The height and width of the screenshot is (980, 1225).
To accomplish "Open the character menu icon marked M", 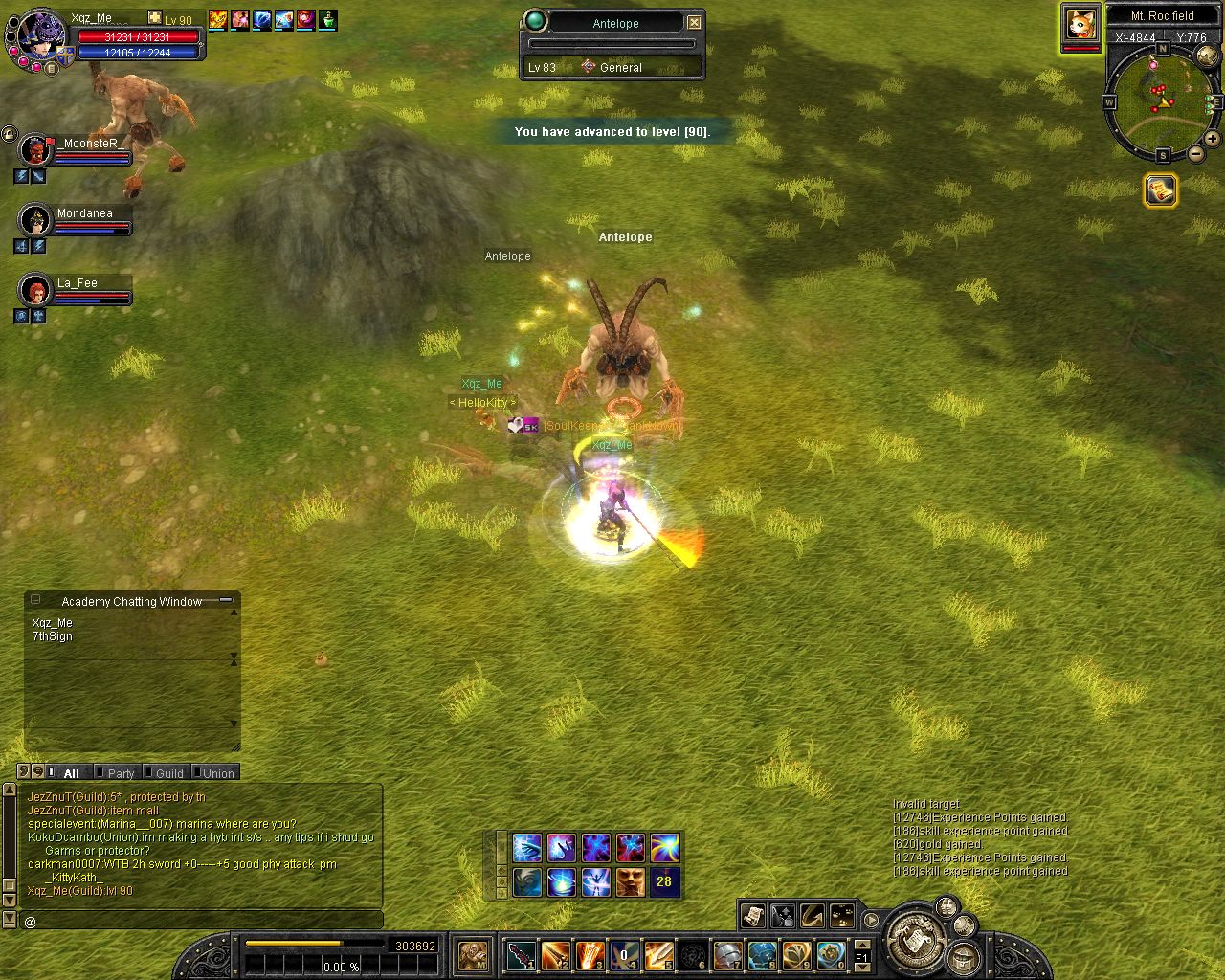I will point(473,954).
